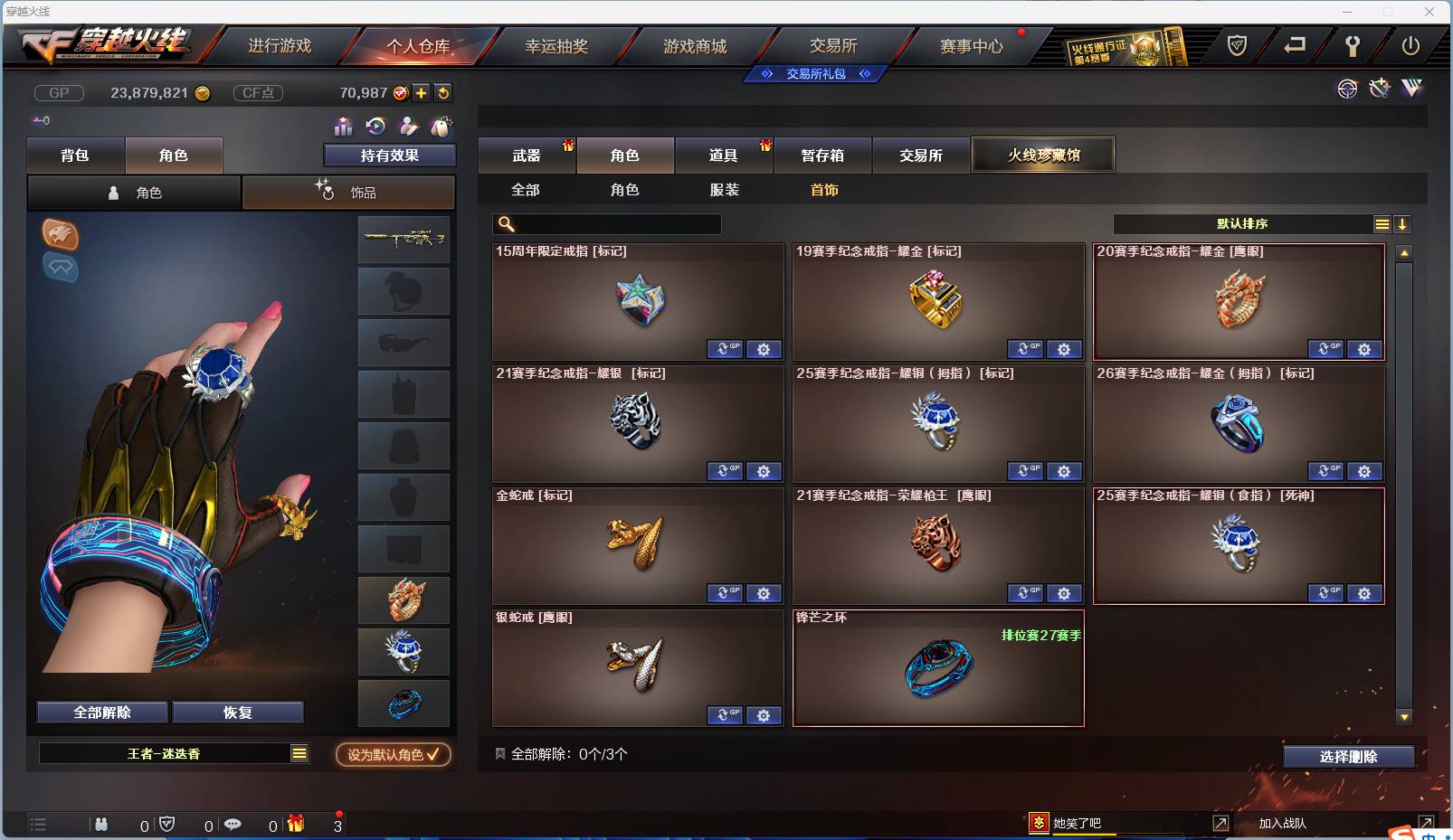The height and width of the screenshot is (840, 1453).
Task: Switch to the 武器 weapons tab
Action: tap(527, 155)
